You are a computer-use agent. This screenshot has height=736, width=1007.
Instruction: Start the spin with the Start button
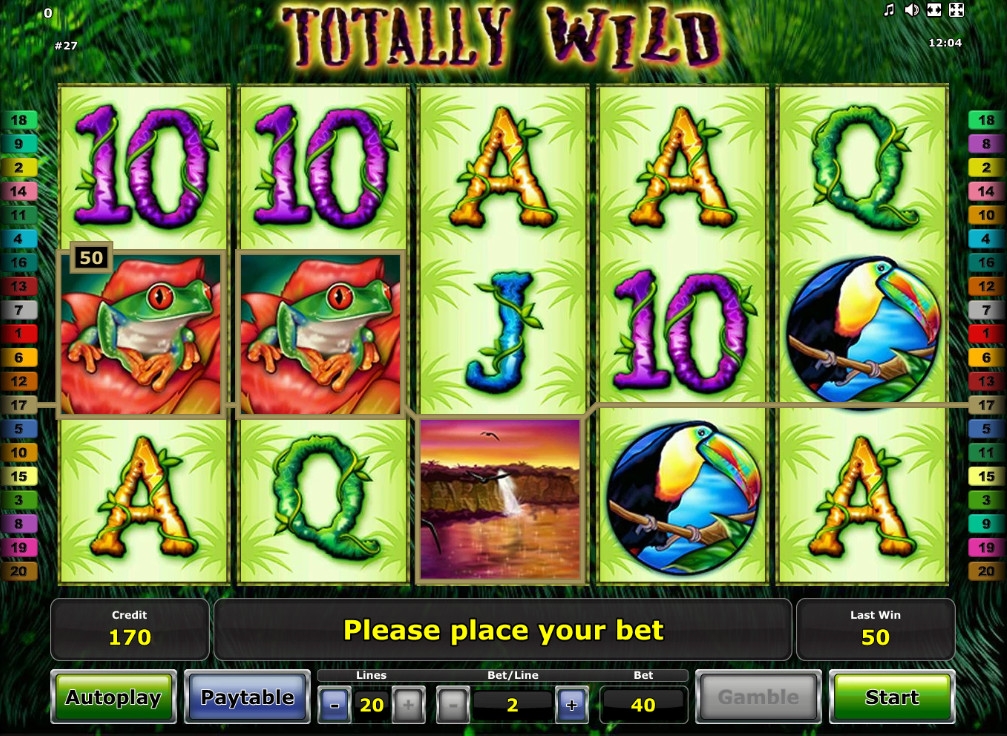tap(891, 697)
